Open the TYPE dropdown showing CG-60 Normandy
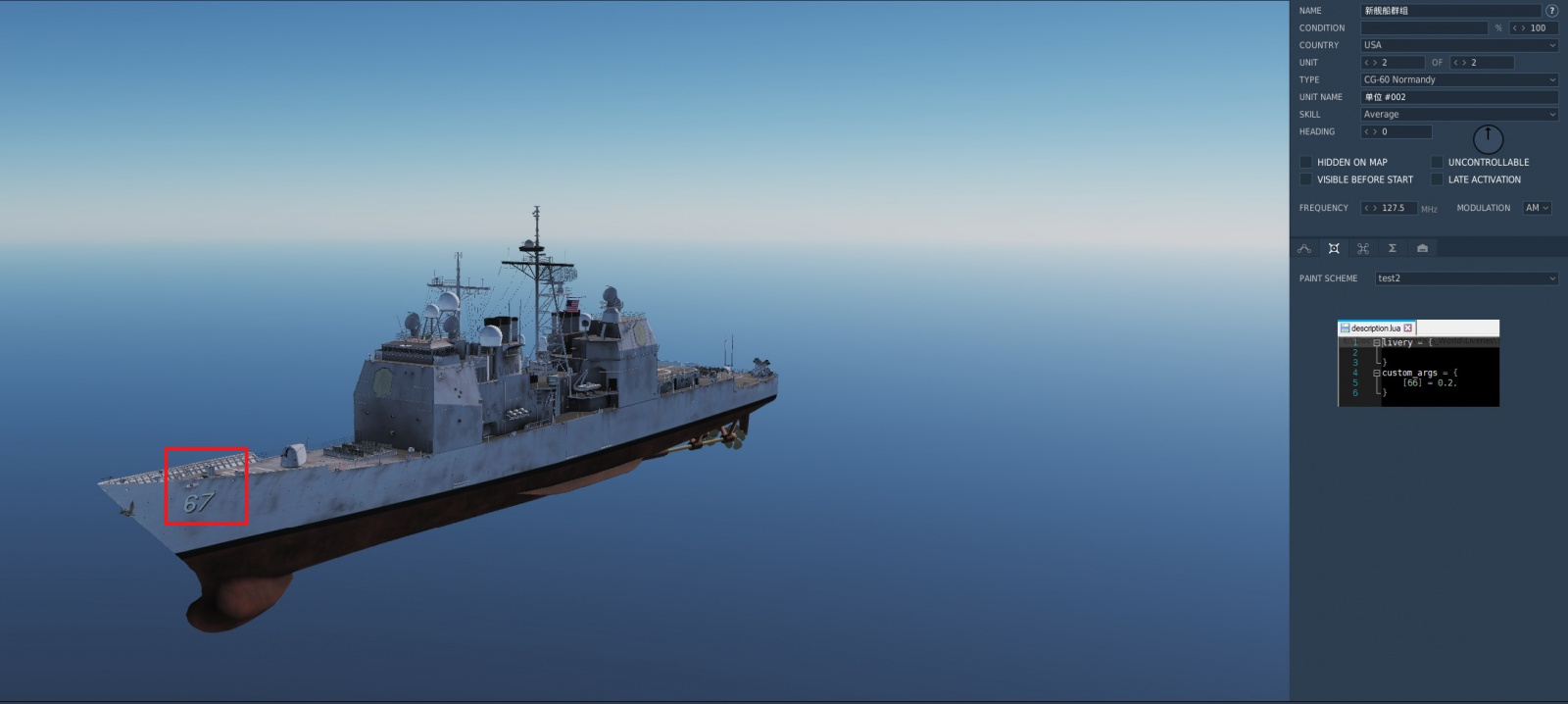 pos(1458,79)
